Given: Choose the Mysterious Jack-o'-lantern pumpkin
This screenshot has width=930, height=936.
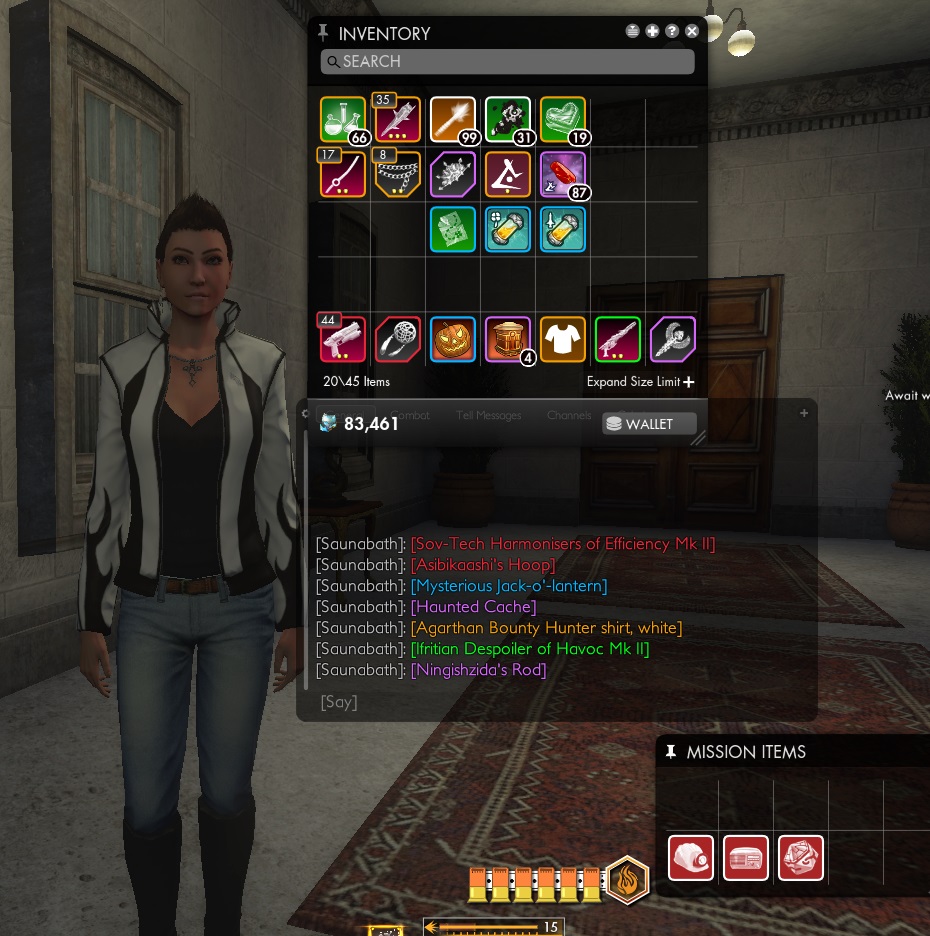Looking at the screenshot, I should click(452, 339).
